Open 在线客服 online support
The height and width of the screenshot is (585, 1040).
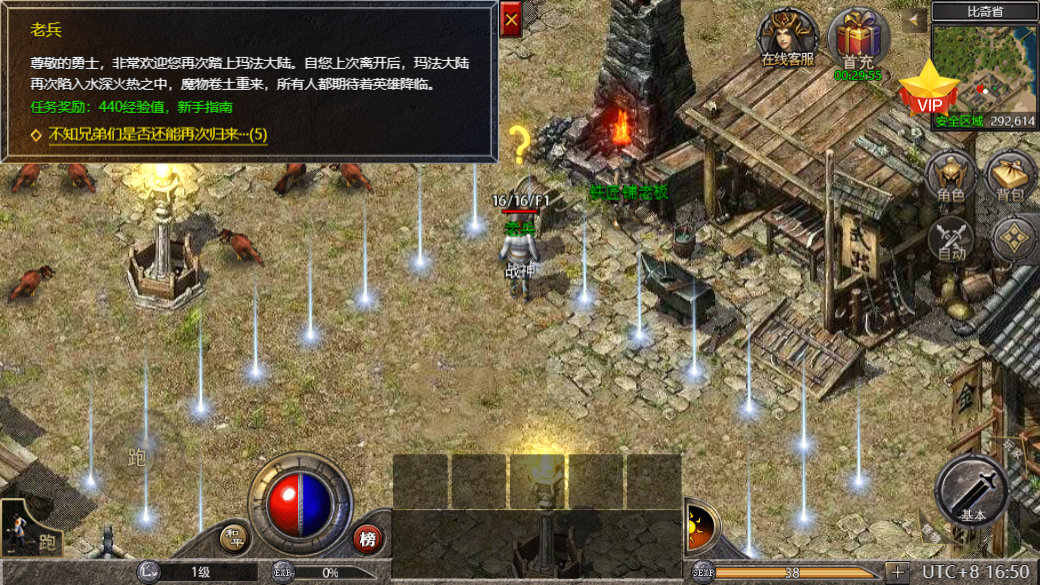(787, 38)
